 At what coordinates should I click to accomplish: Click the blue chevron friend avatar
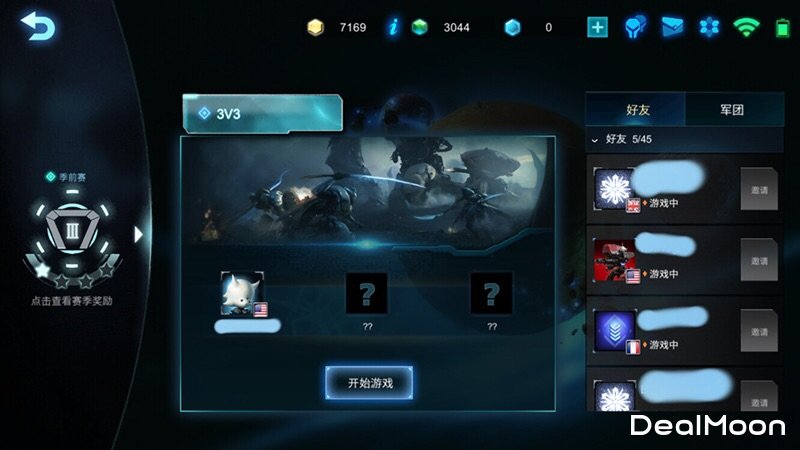[x=616, y=331]
